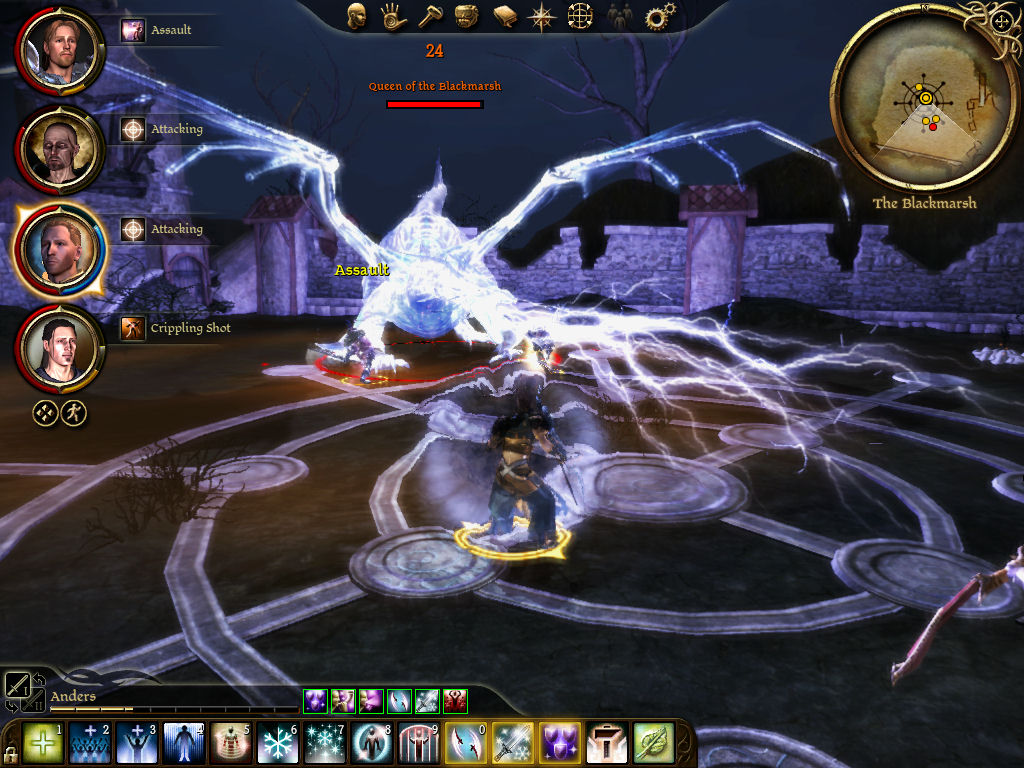1024x768 pixels.
Task: Select the top party member portrait
Action: [x=60, y=49]
